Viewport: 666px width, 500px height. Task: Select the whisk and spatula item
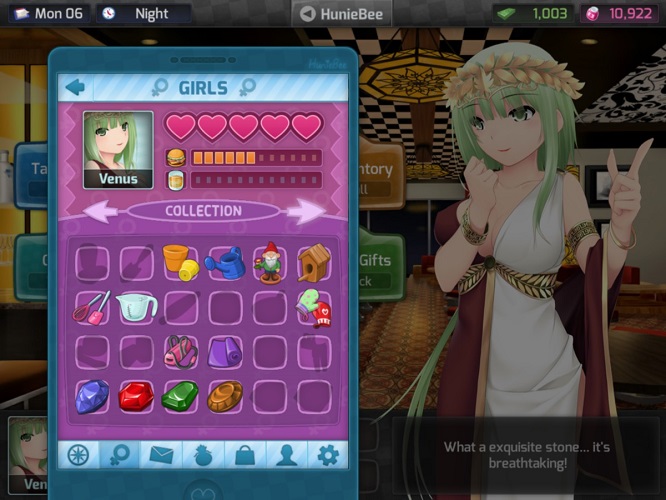pyautogui.click(x=91, y=307)
